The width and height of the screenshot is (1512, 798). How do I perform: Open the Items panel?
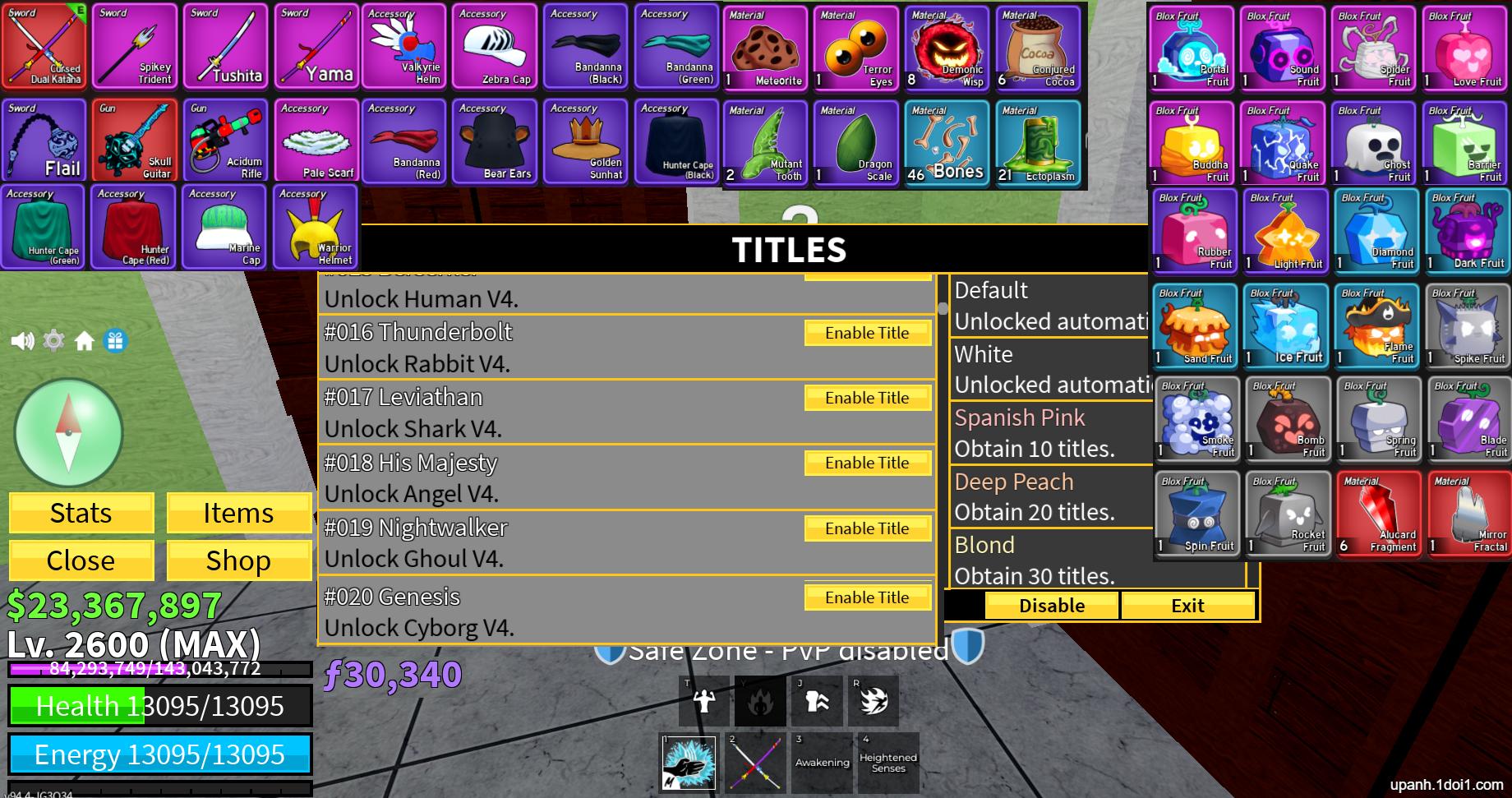tap(238, 512)
